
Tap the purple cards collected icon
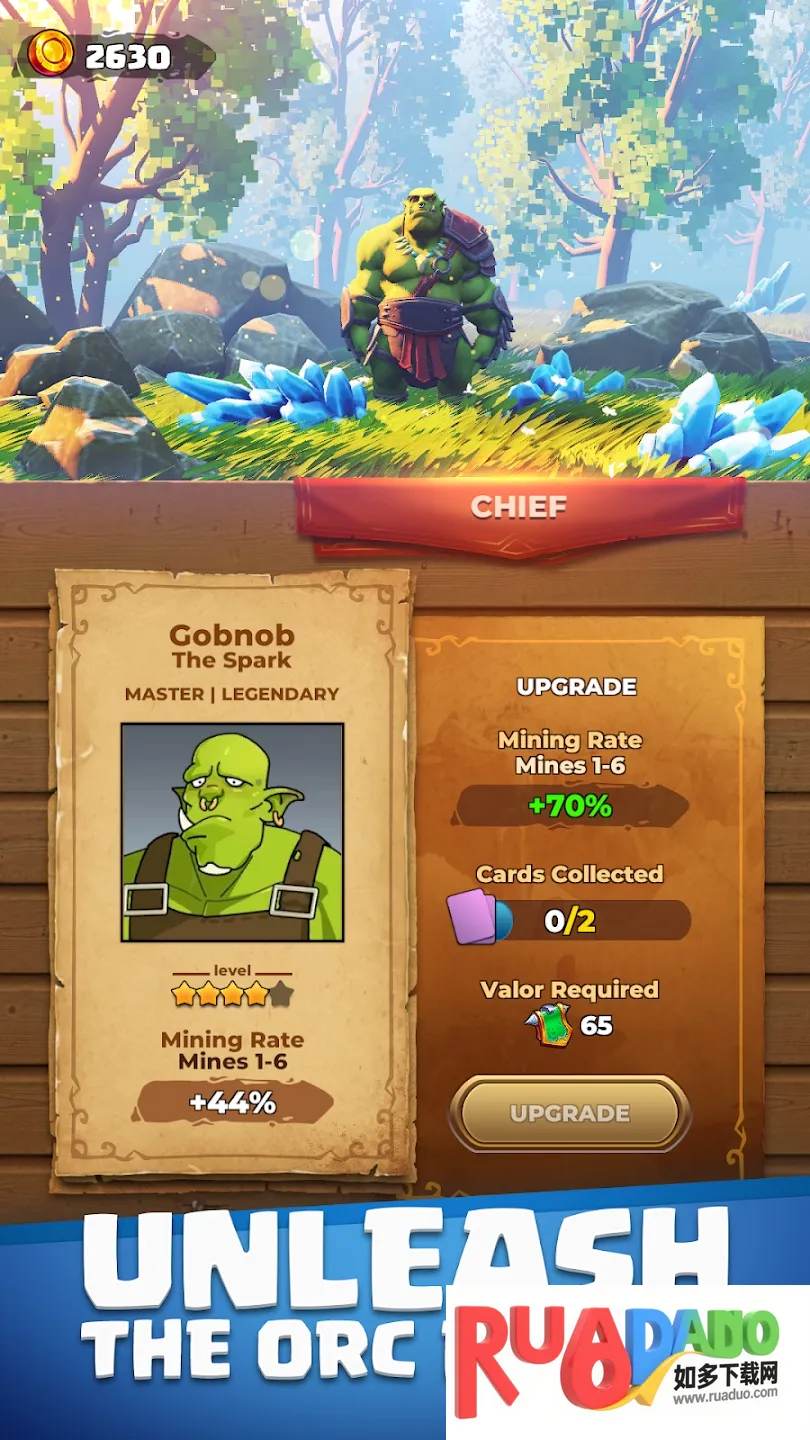(x=473, y=917)
